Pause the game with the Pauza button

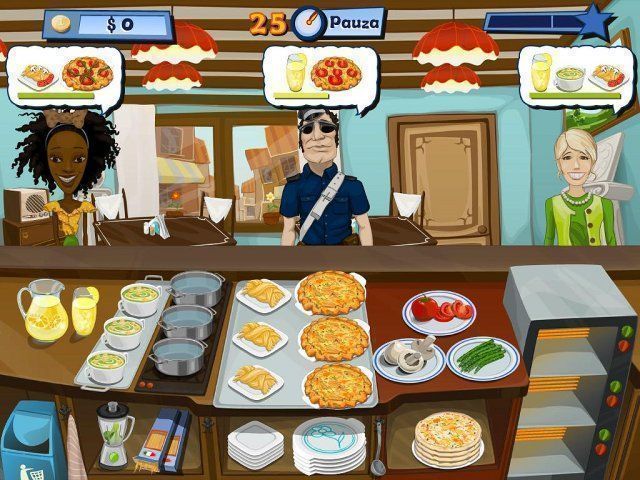pyautogui.click(x=355, y=21)
